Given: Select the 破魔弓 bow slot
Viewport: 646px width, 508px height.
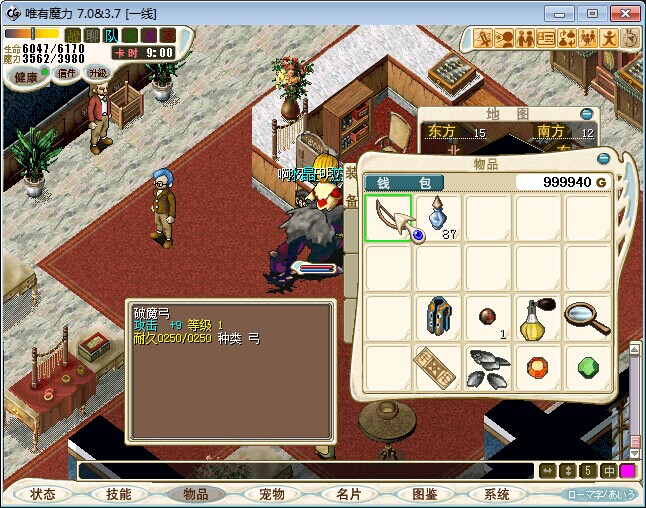Looking at the screenshot, I should click(388, 218).
